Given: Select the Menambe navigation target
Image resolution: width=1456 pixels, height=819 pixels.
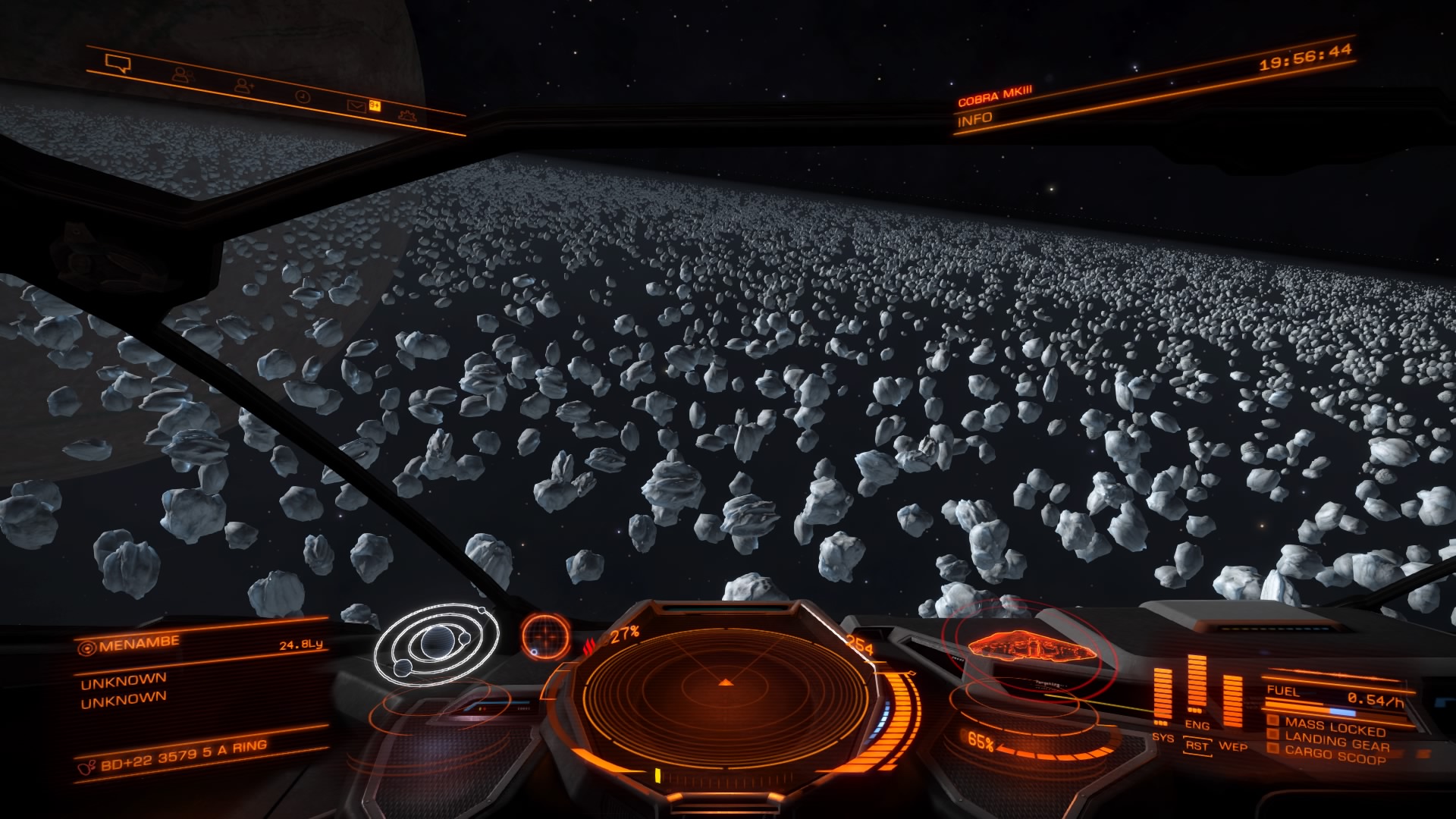Looking at the screenshot, I should [x=130, y=645].
